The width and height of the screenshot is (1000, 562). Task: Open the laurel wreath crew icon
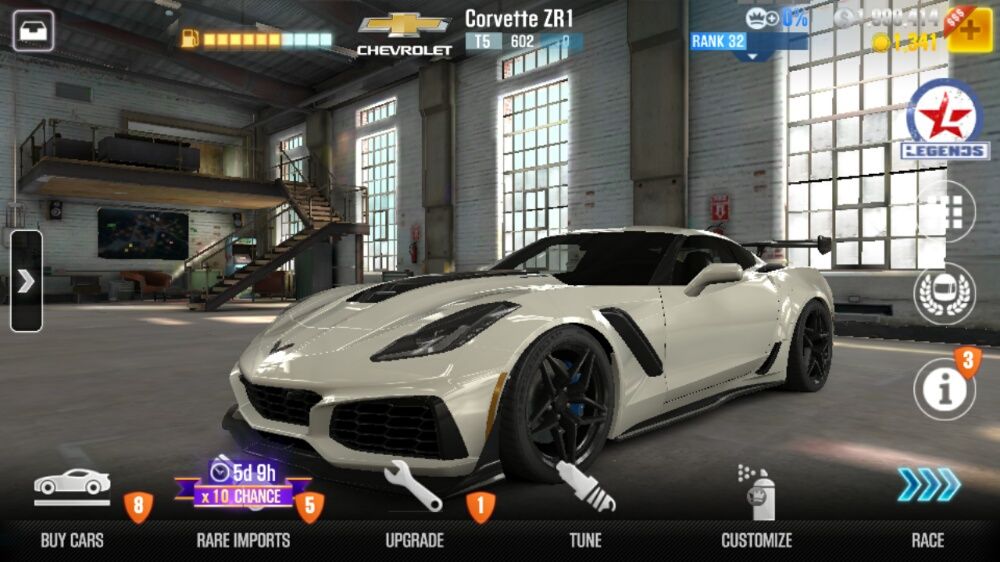point(944,294)
